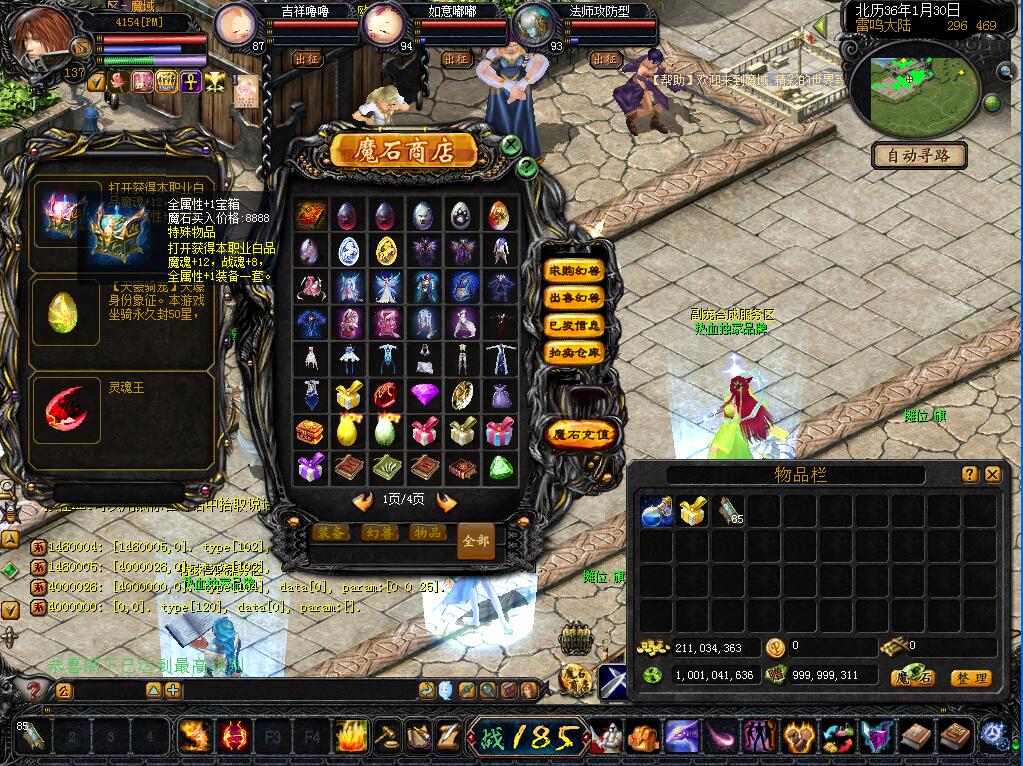Activate the burning flames skill on hotbar

point(350,737)
